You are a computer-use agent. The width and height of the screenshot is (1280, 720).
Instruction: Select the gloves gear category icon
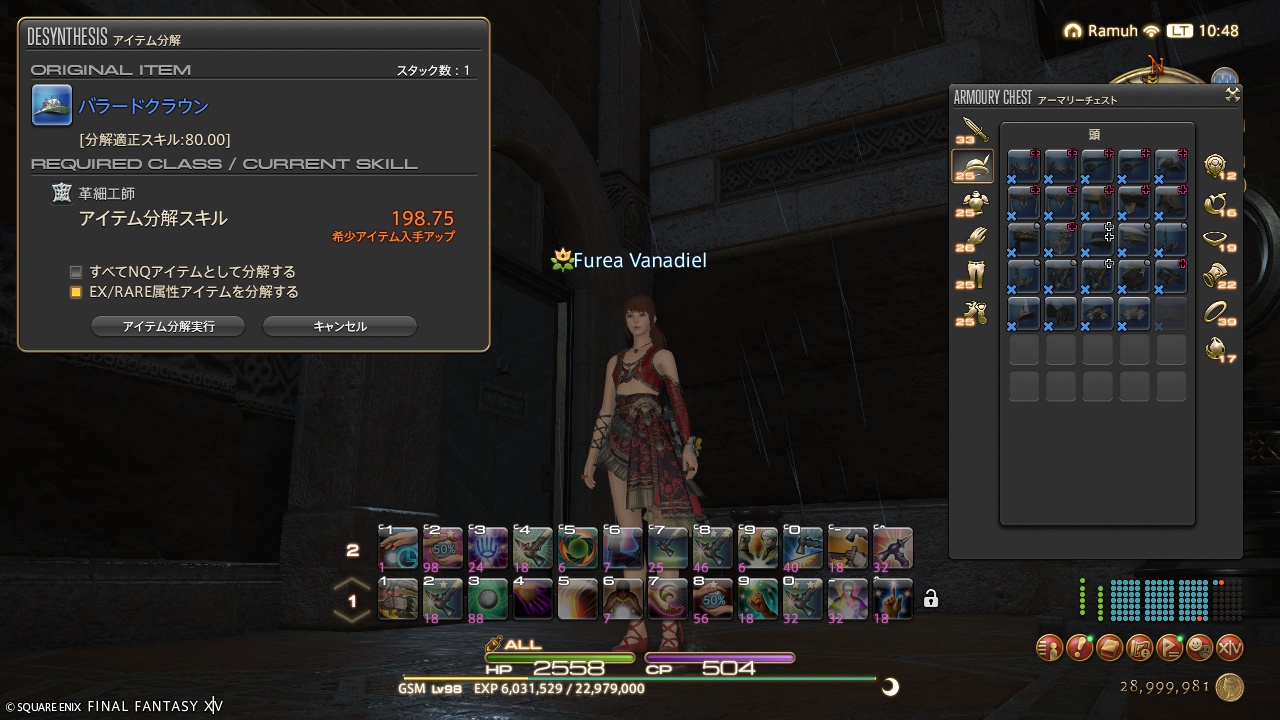click(971, 236)
